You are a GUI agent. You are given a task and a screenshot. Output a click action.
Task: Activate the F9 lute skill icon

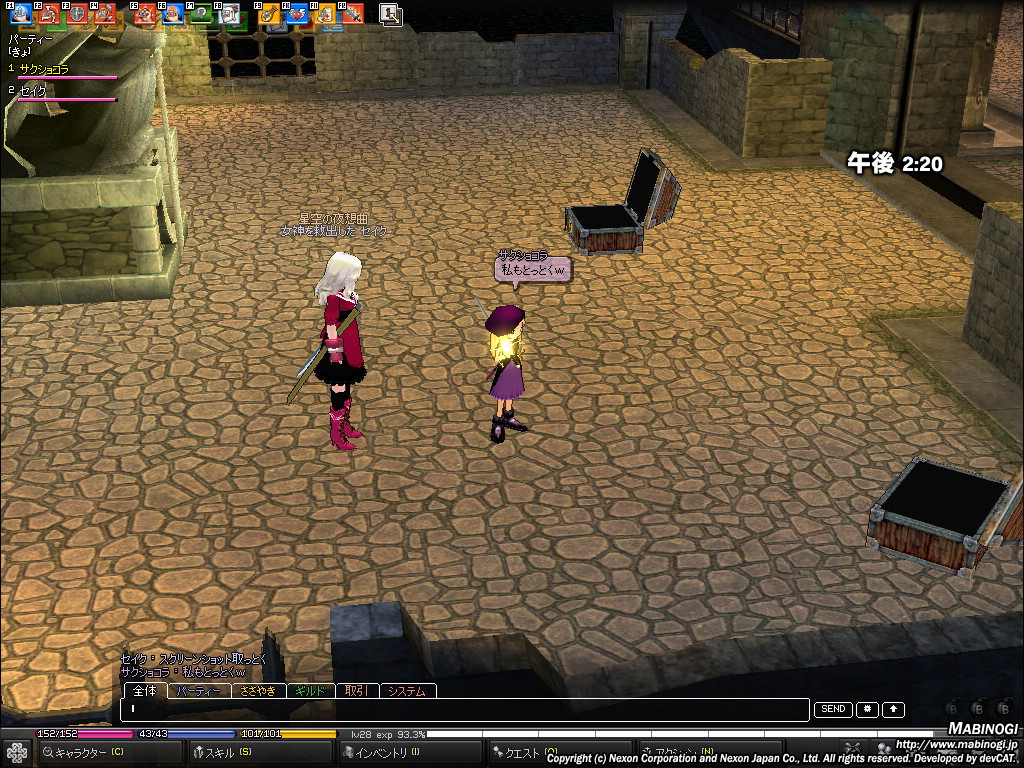click(268, 14)
